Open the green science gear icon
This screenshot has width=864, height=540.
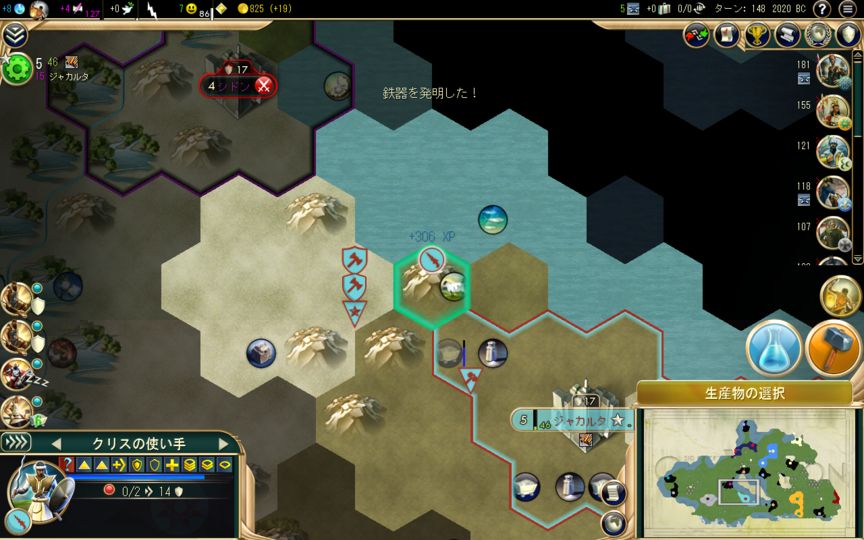click(x=17, y=68)
